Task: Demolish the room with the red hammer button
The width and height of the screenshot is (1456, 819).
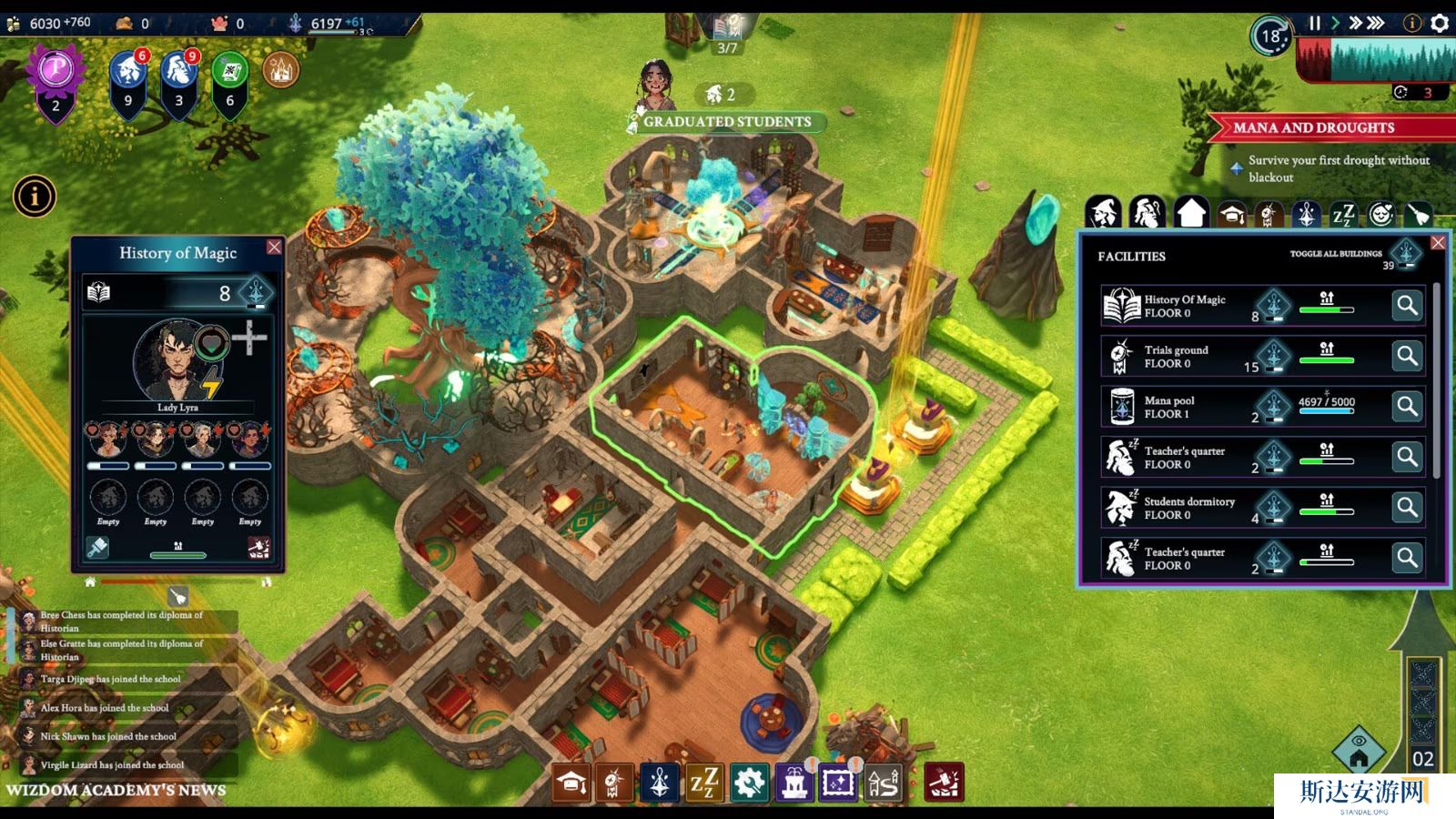Action: (x=258, y=547)
